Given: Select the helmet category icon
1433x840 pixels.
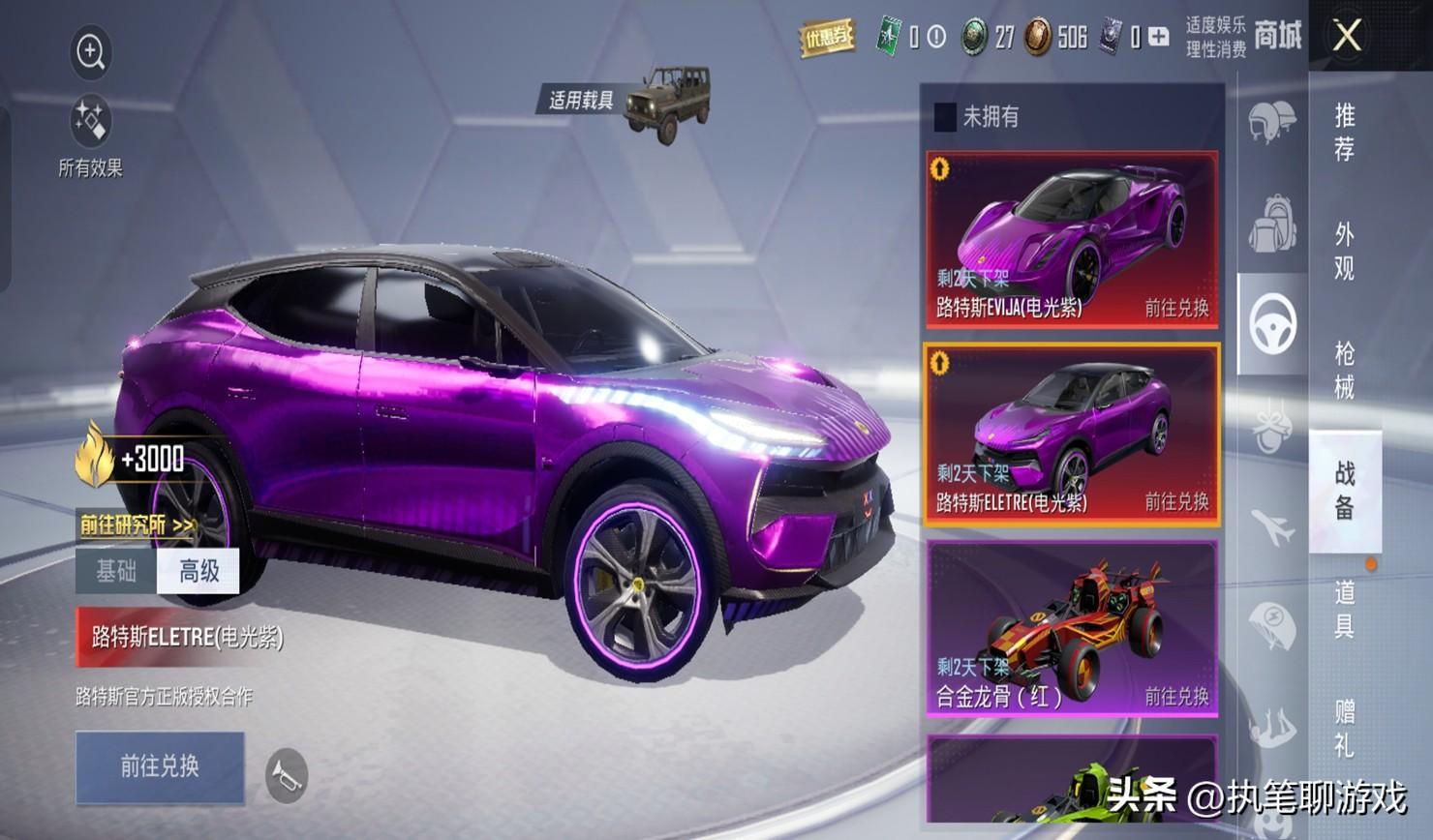Looking at the screenshot, I should [x=1271, y=121].
